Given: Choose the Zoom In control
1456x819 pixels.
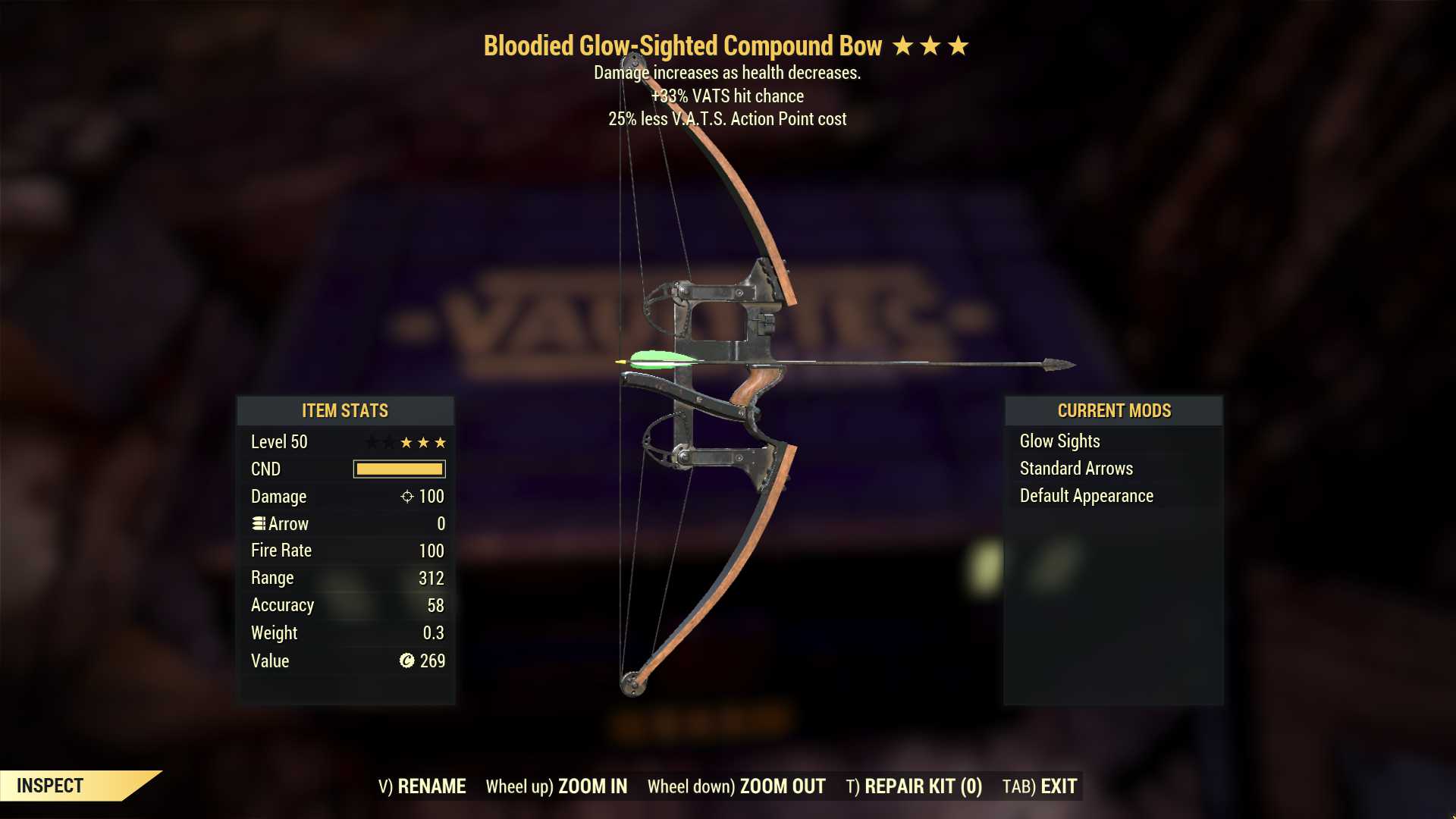Looking at the screenshot, I should pos(557,786).
